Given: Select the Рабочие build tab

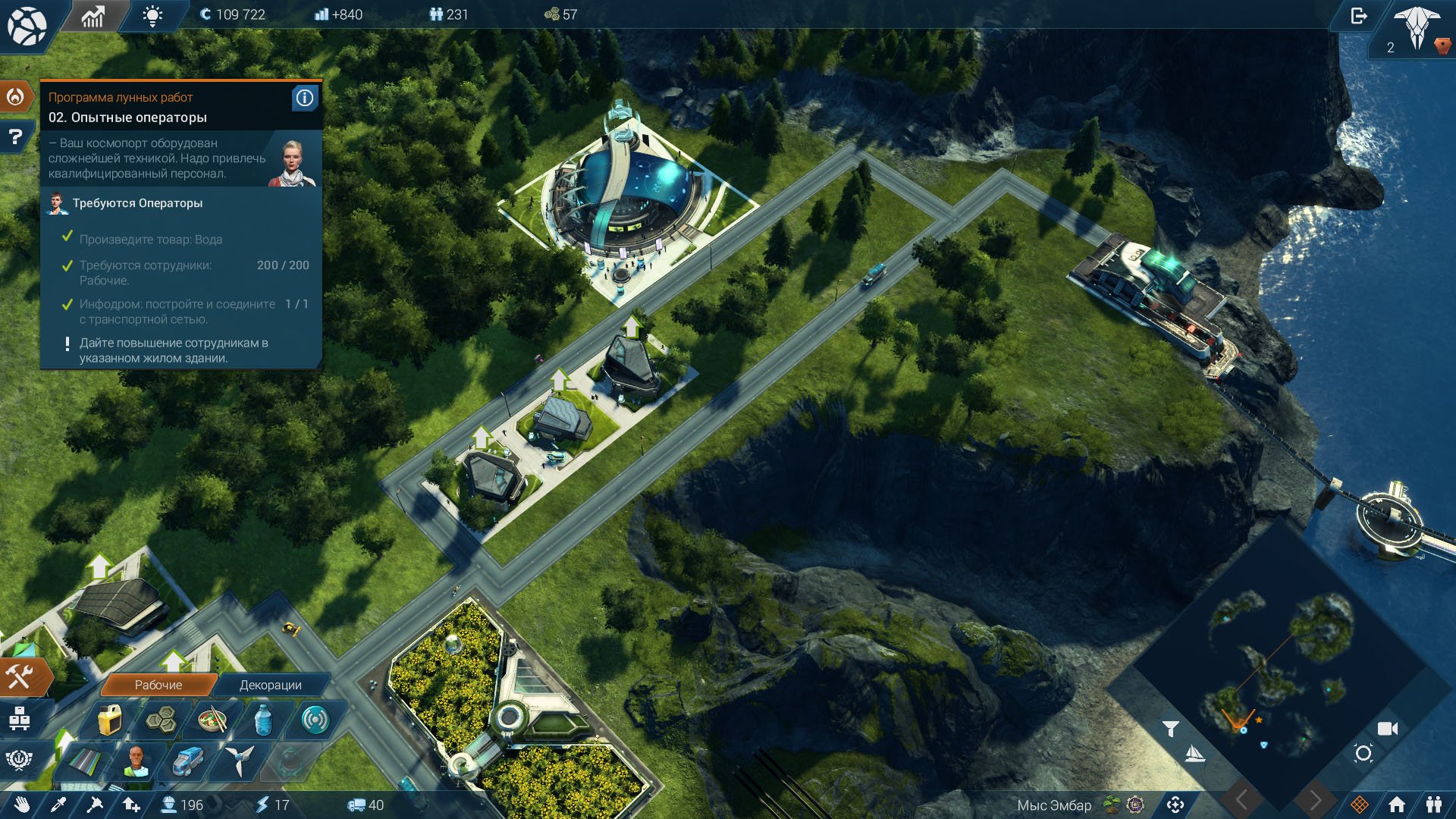Looking at the screenshot, I should (158, 685).
